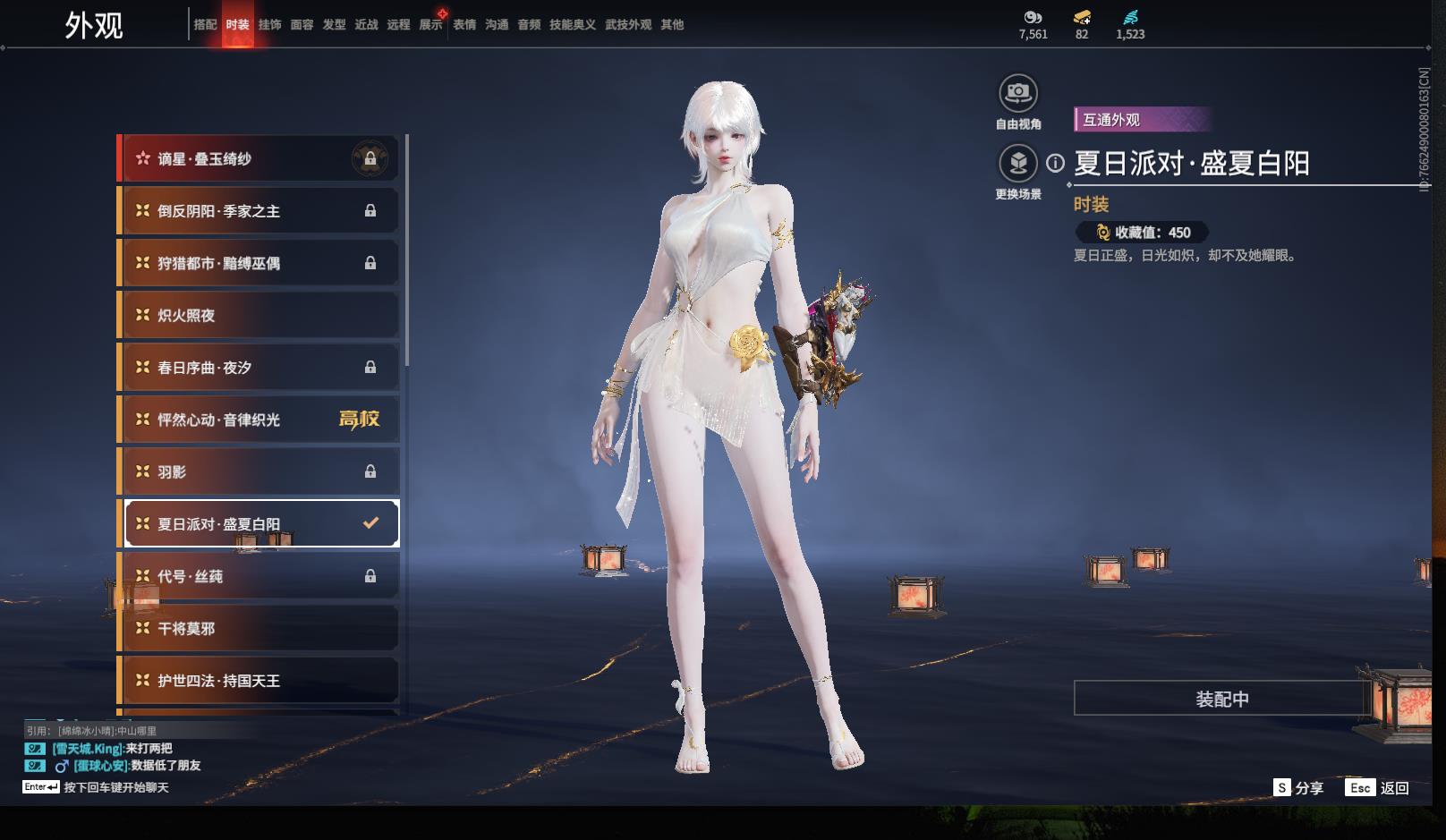Pick the 代号·丝莼 outfit

(x=259, y=576)
